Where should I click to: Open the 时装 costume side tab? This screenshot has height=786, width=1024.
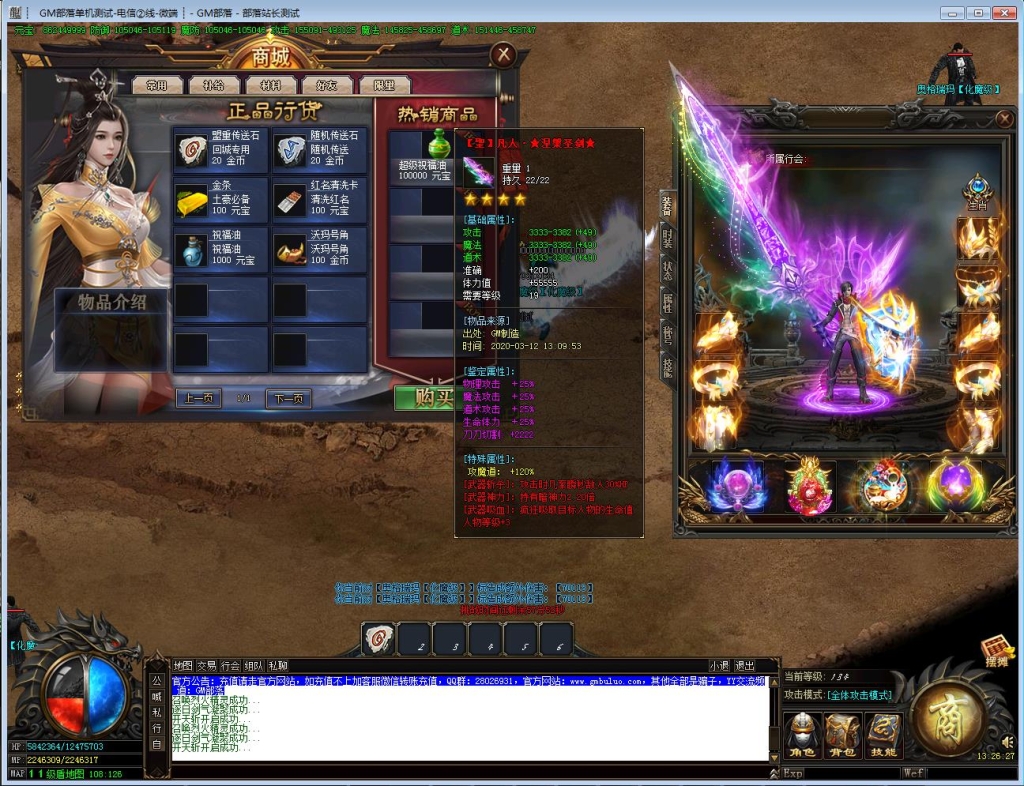coord(667,237)
